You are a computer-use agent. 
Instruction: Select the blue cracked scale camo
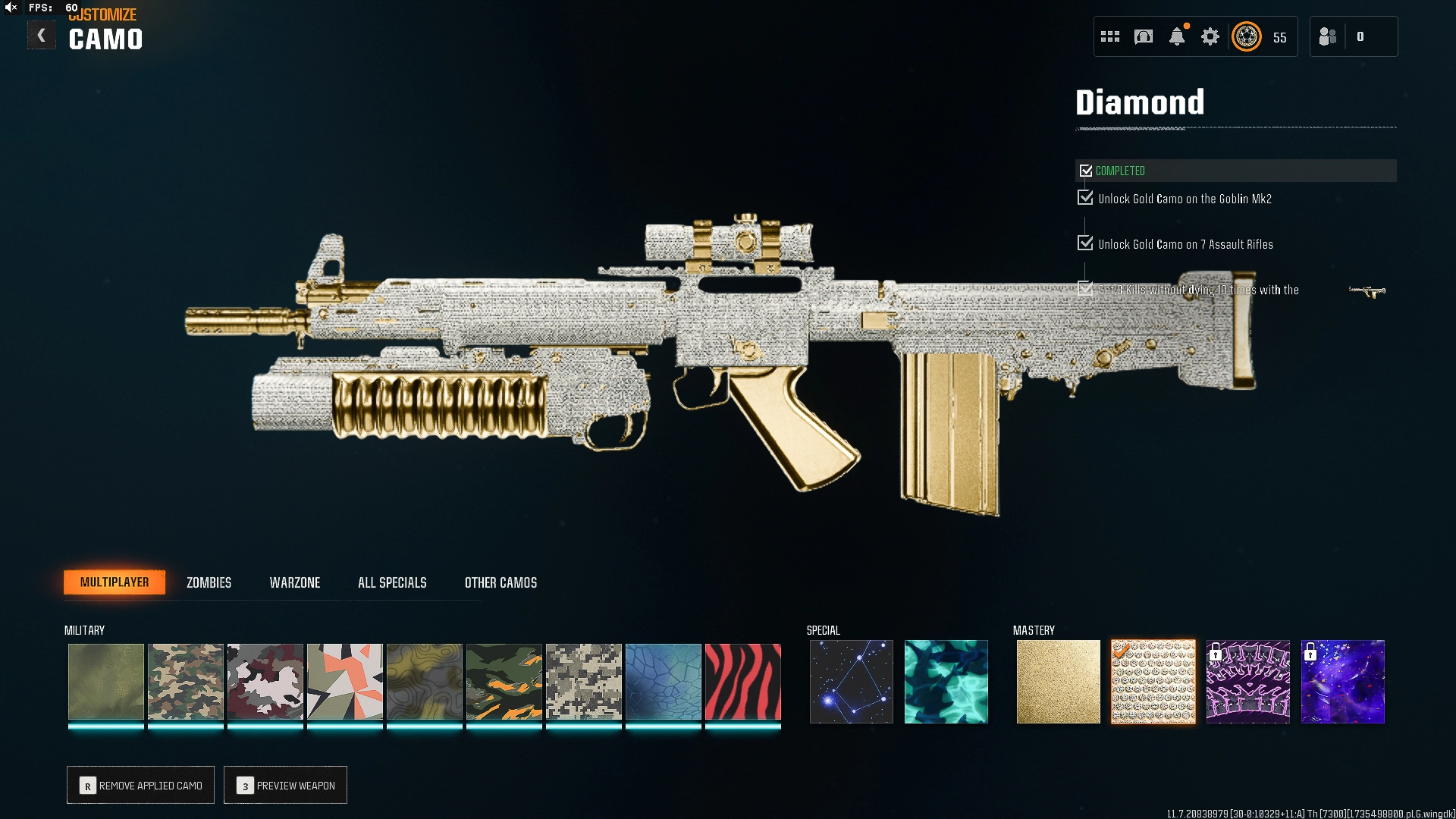(663, 681)
